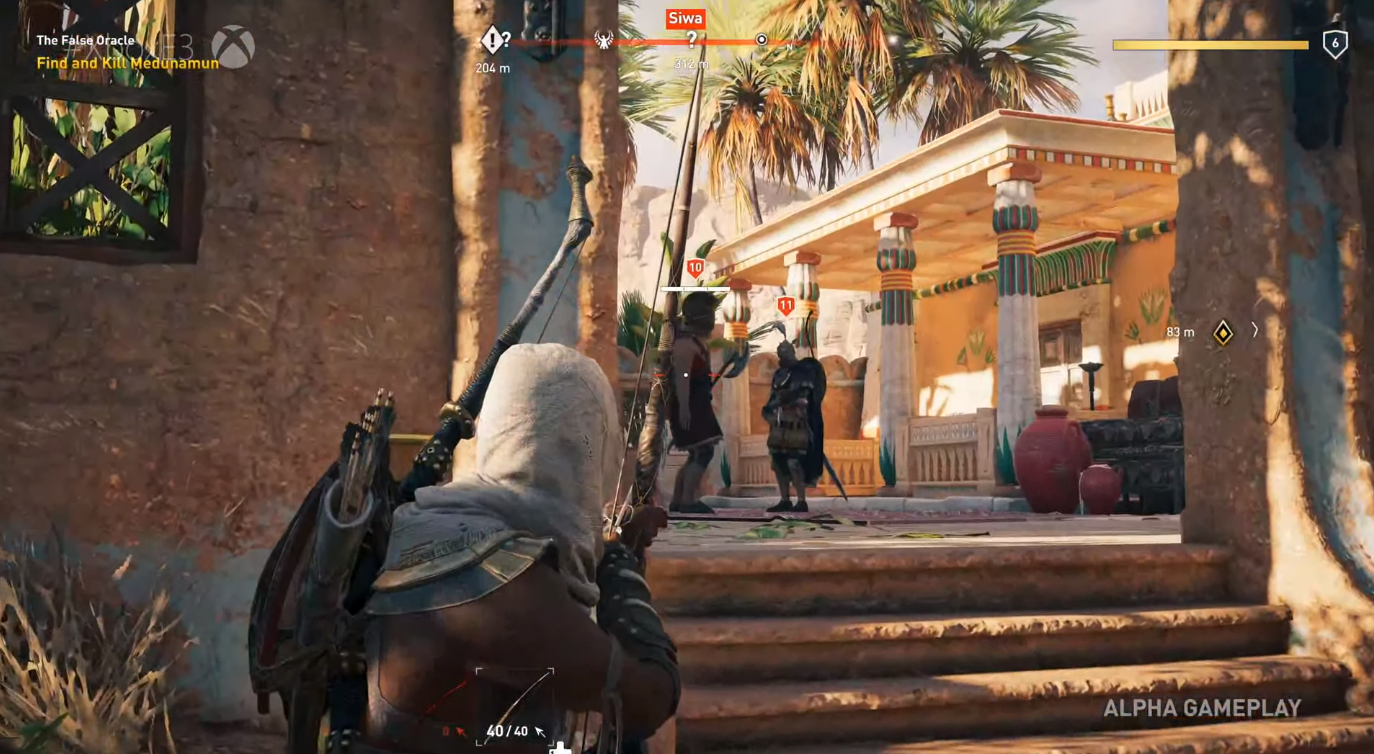The width and height of the screenshot is (1374, 754).
Task: Click the yellow XP progress bar
Action: click(x=1211, y=44)
